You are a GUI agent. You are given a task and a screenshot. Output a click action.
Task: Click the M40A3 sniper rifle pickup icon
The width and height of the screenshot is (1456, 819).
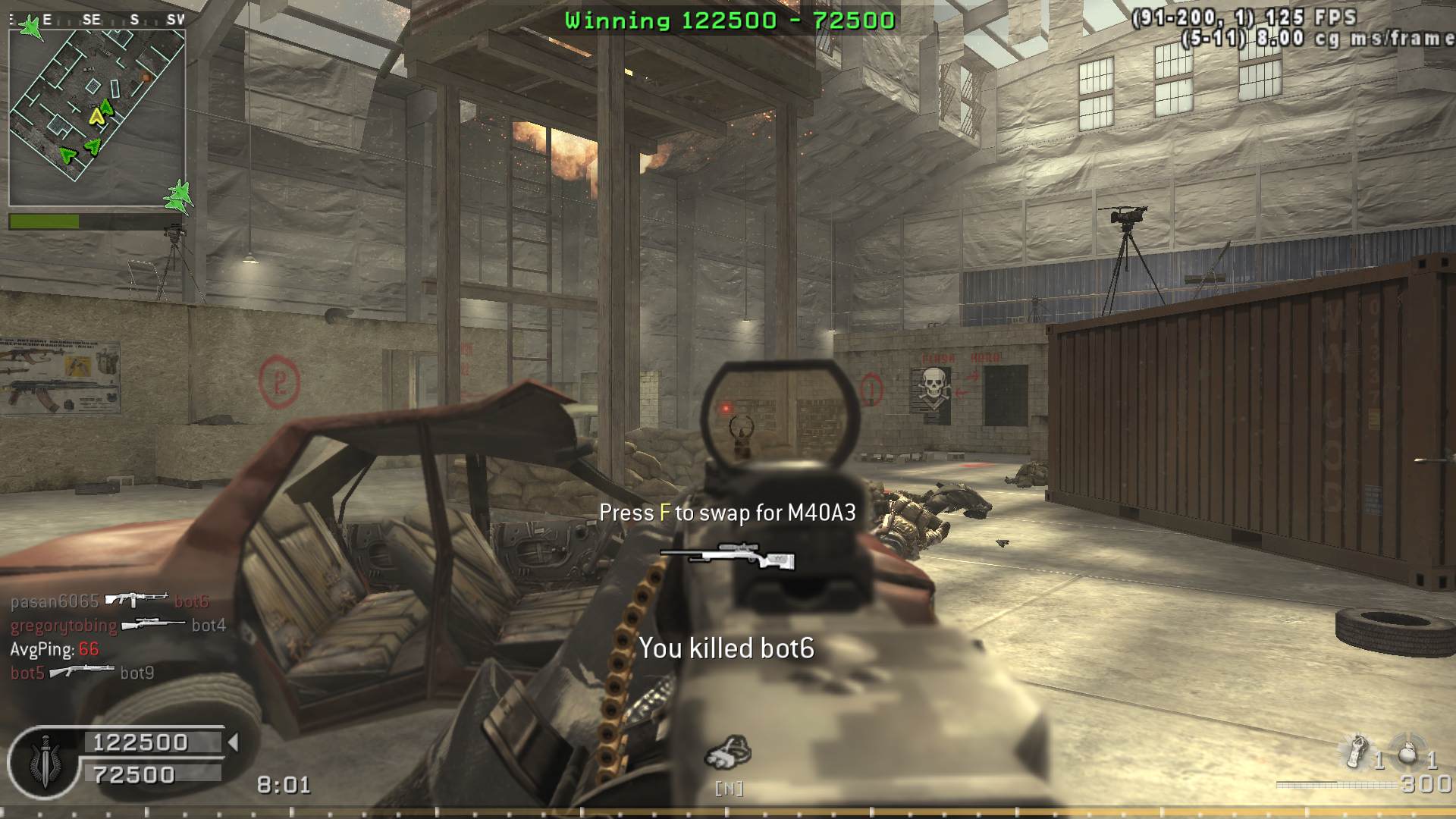tap(727, 557)
